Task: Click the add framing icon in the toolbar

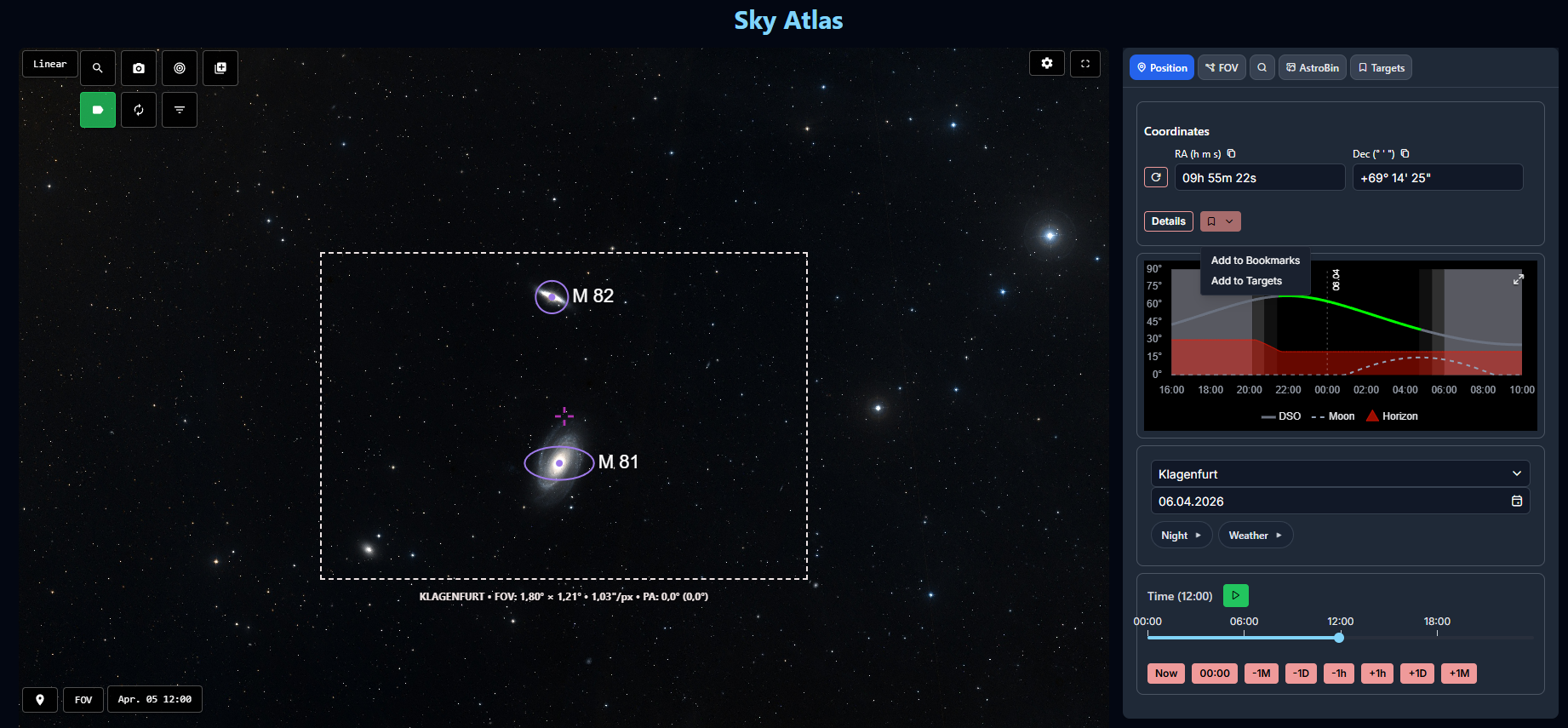Action: [x=220, y=68]
